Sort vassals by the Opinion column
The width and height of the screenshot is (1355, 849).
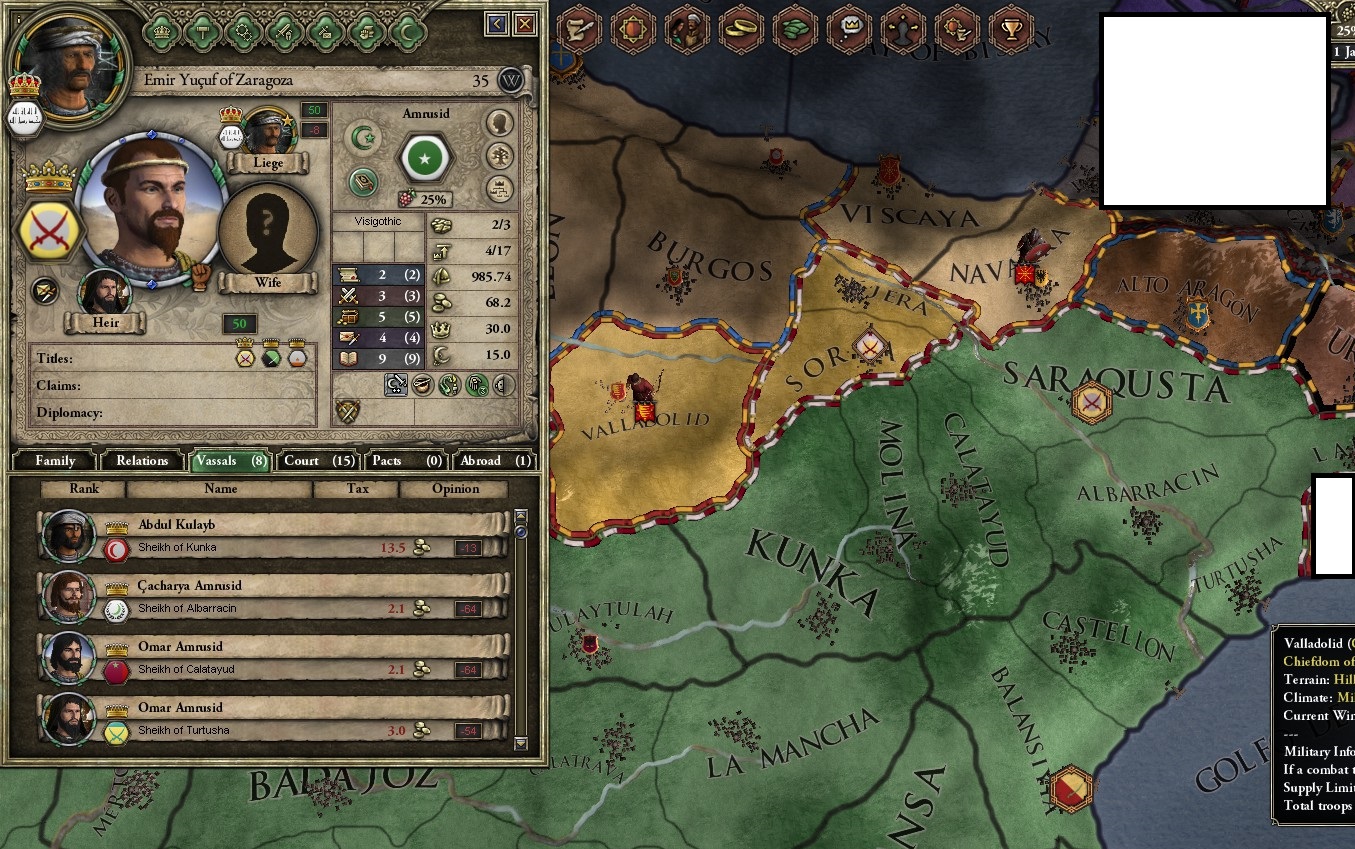pyautogui.click(x=455, y=489)
